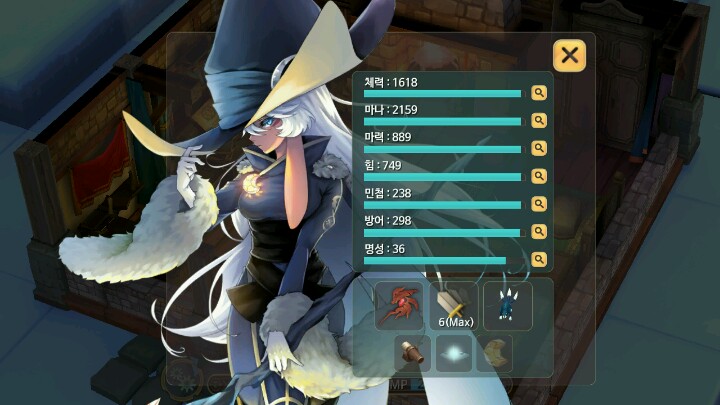The height and width of the screenshot is (405, 720).
Task: View details of the 방어 stat
Action: tap(539, 231)
